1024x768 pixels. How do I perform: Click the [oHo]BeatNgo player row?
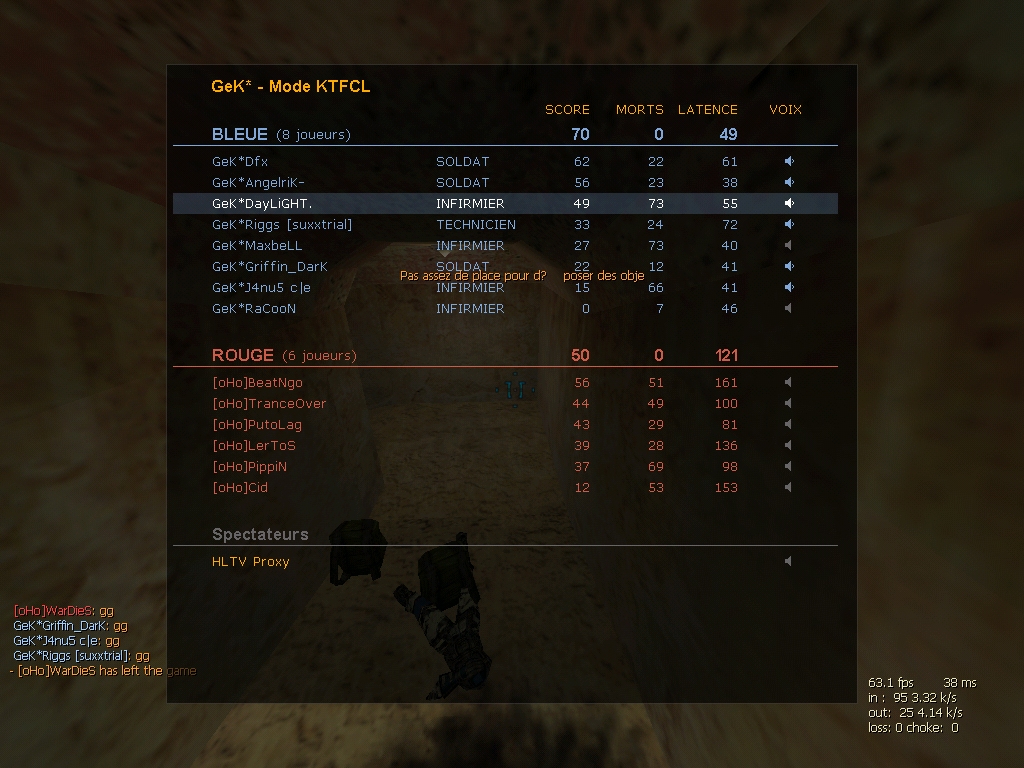click(x=257, y=382)
